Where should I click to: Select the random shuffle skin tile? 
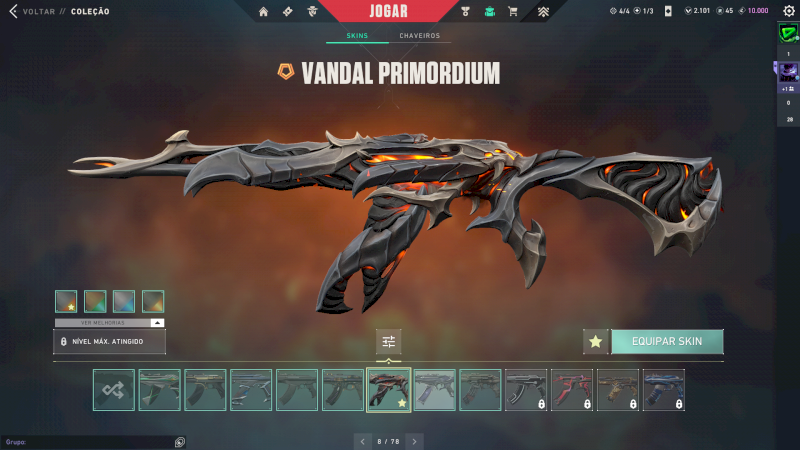[x=114, y=390]
